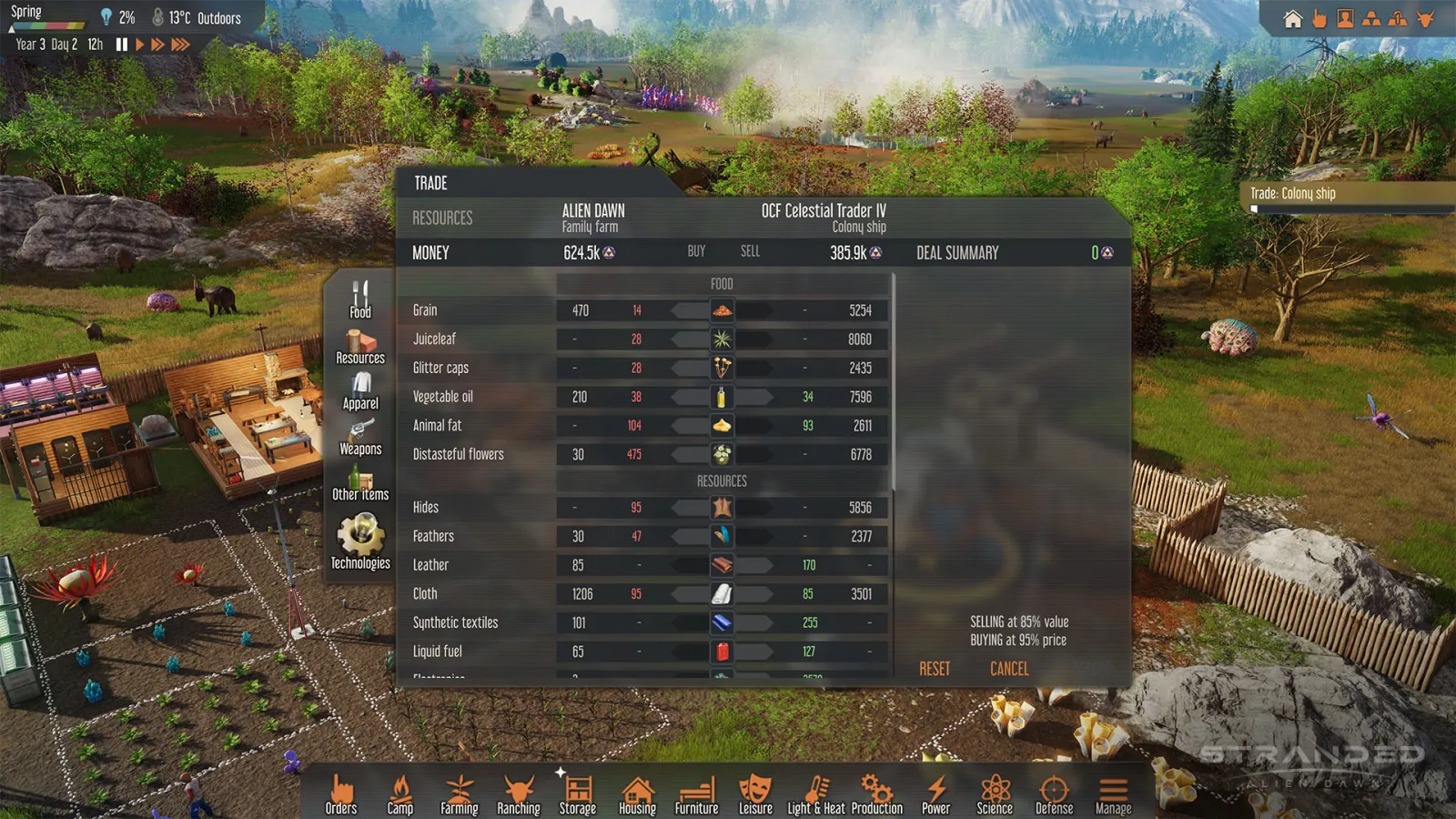
Task: Set the fastest game speed
Action: (180, 45)
